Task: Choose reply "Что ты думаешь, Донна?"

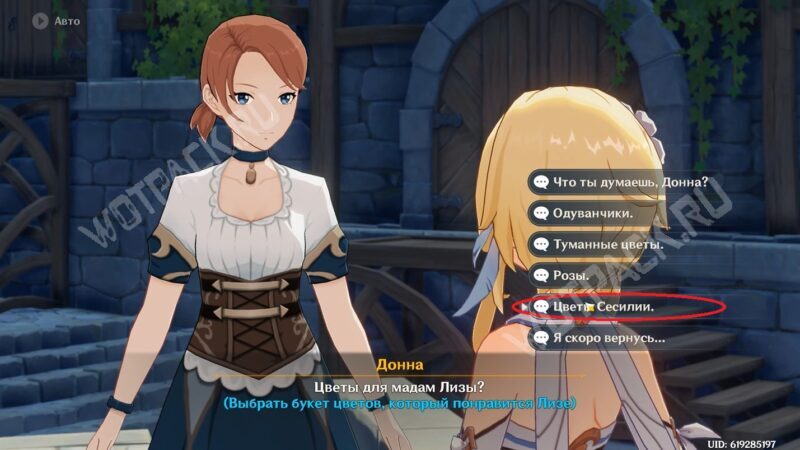Action: click(x=621, y=182)
